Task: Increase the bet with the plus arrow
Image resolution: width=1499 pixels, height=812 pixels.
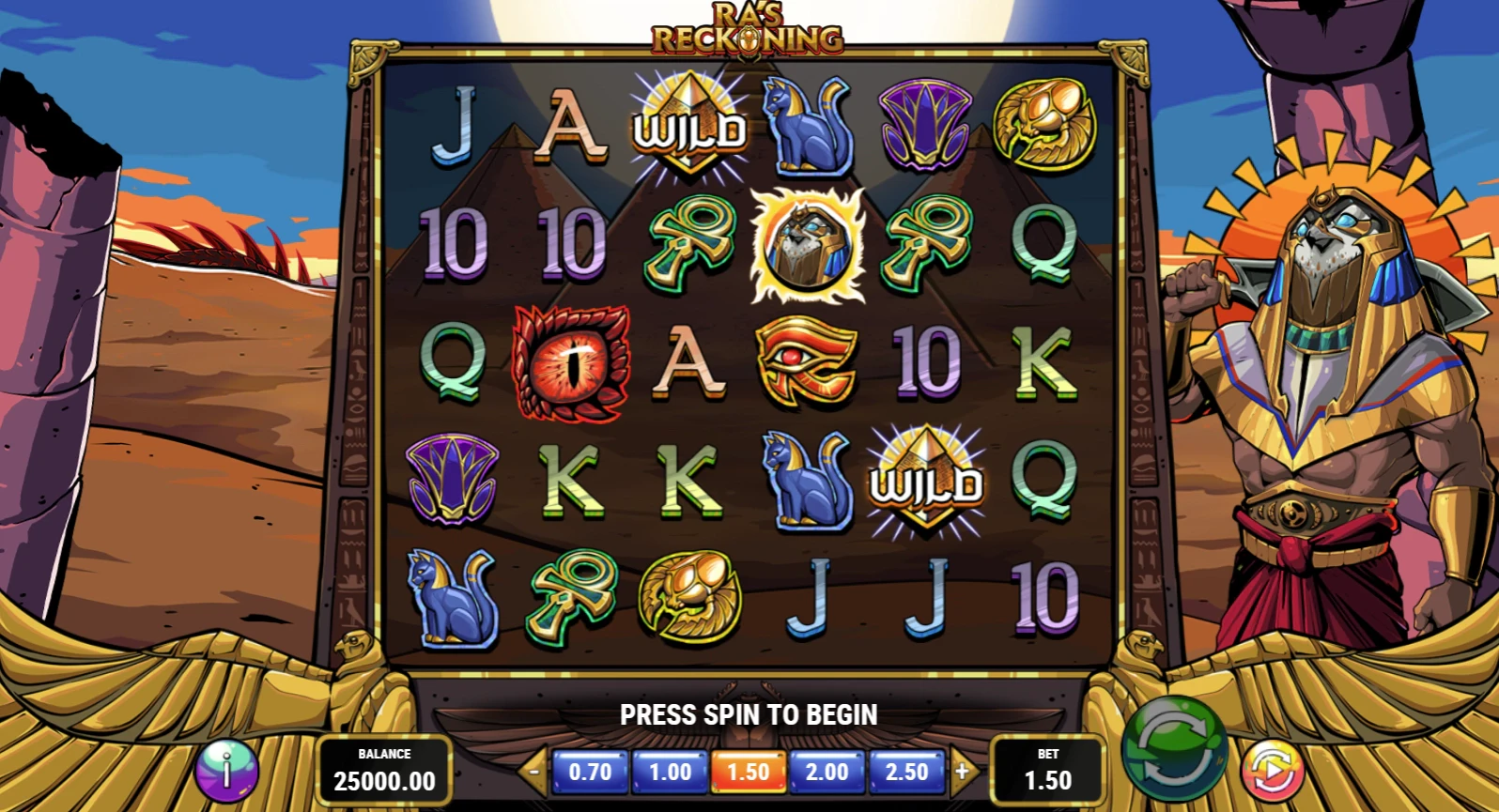Action: [x=963, y=772]
